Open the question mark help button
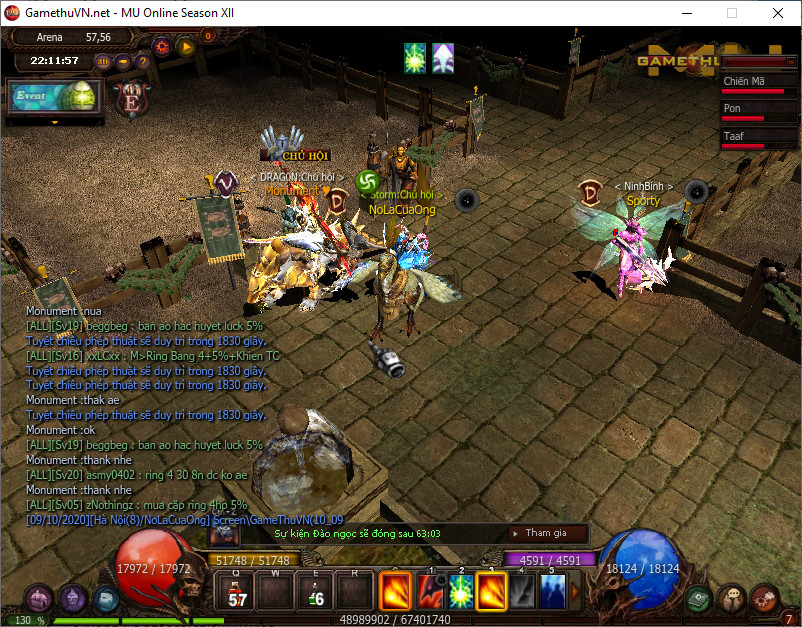 click(143, 61)
